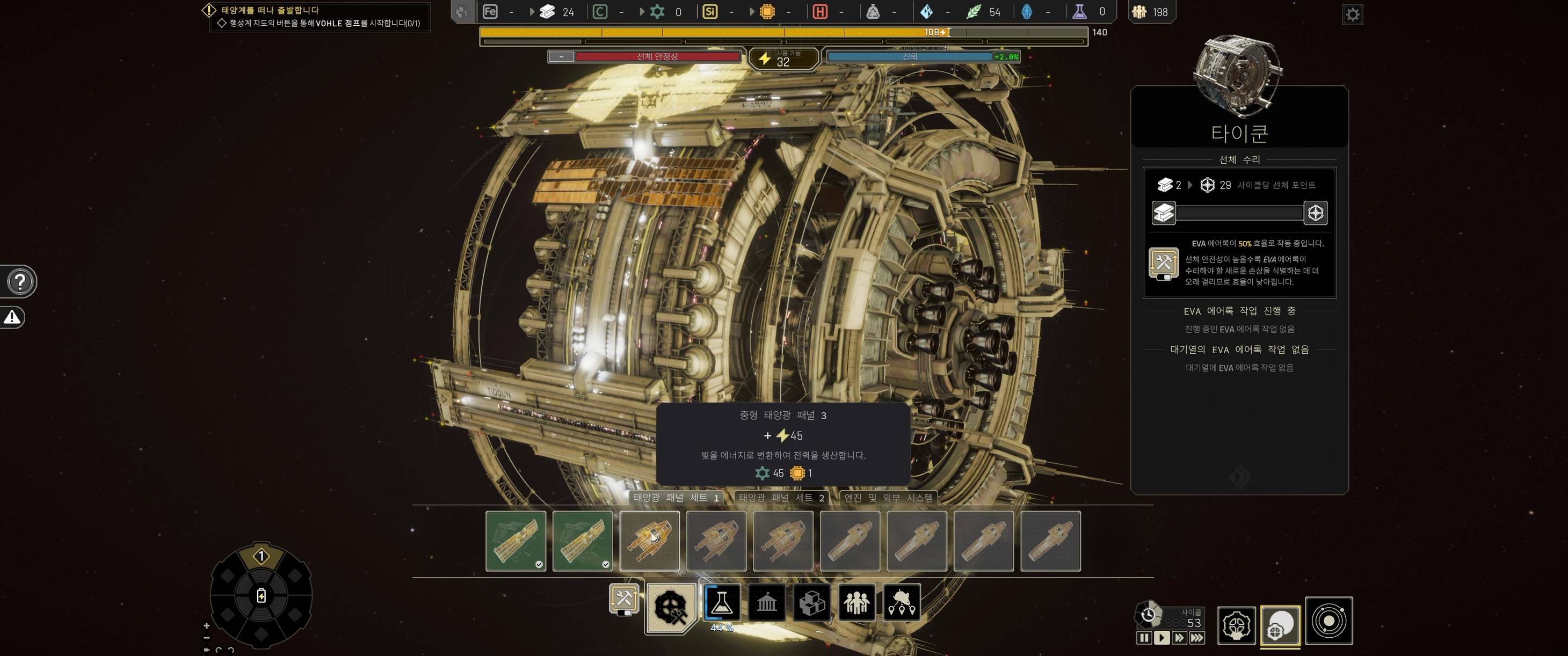
Task: Switch to 태양광 패널 세트 2 tab
Action: click(781, 498)
